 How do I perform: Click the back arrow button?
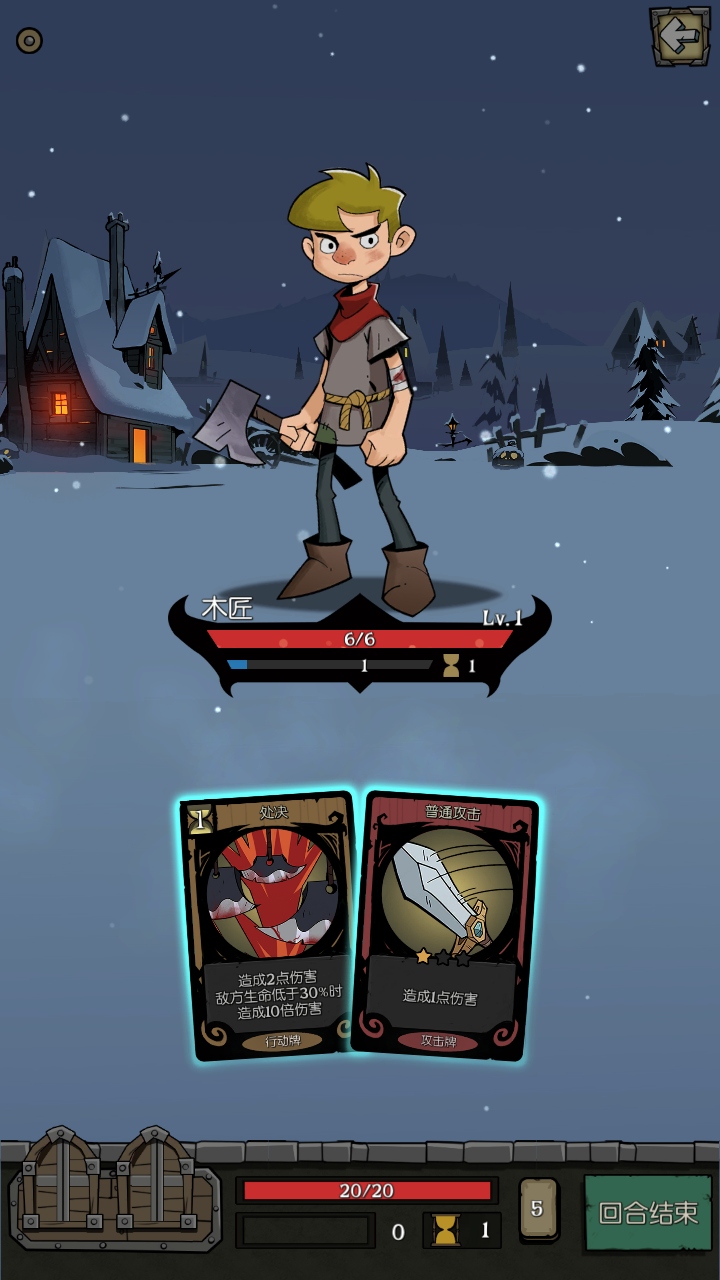point(681,37)
